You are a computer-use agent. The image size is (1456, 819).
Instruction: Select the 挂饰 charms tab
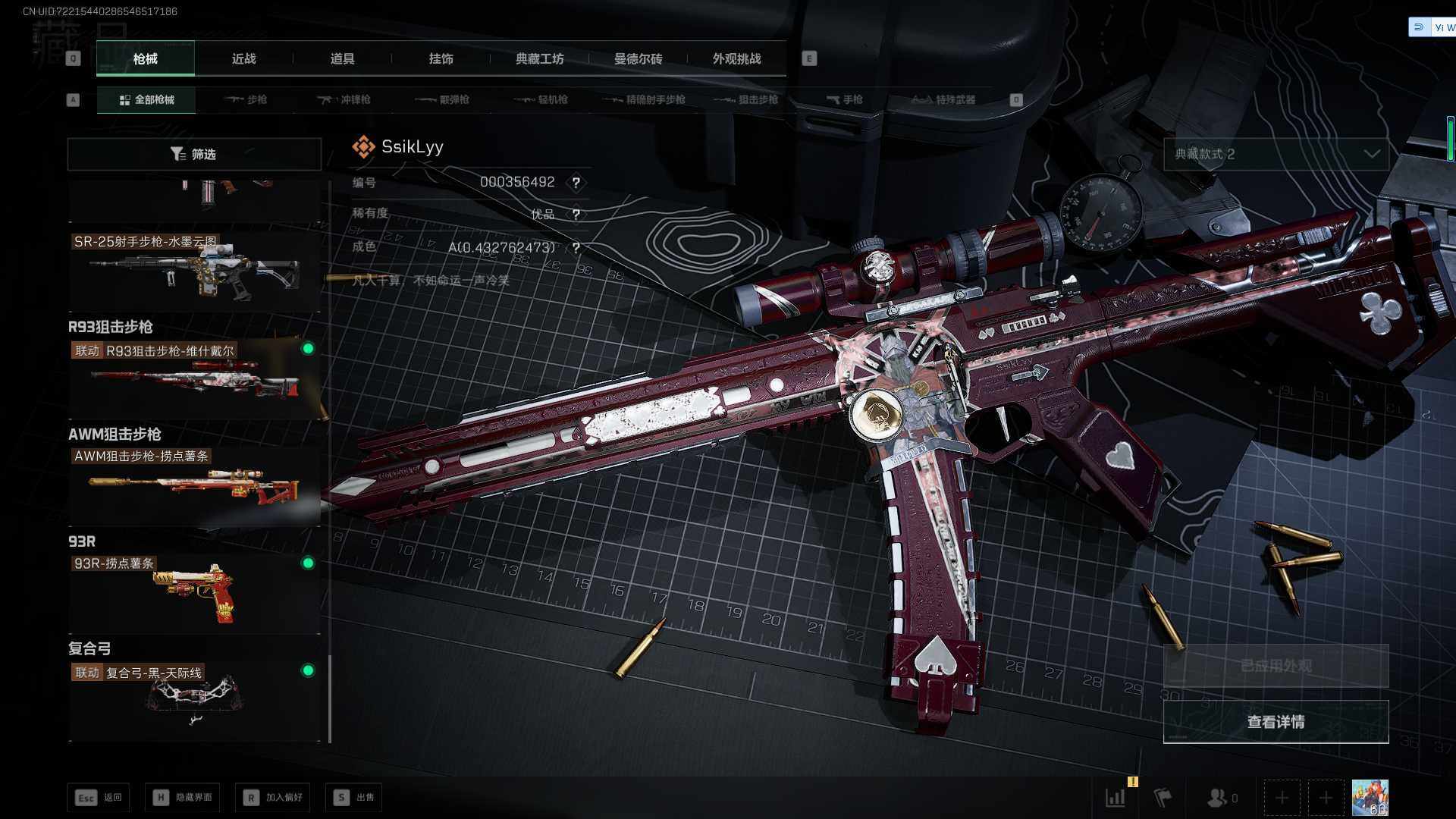(441, 59)
